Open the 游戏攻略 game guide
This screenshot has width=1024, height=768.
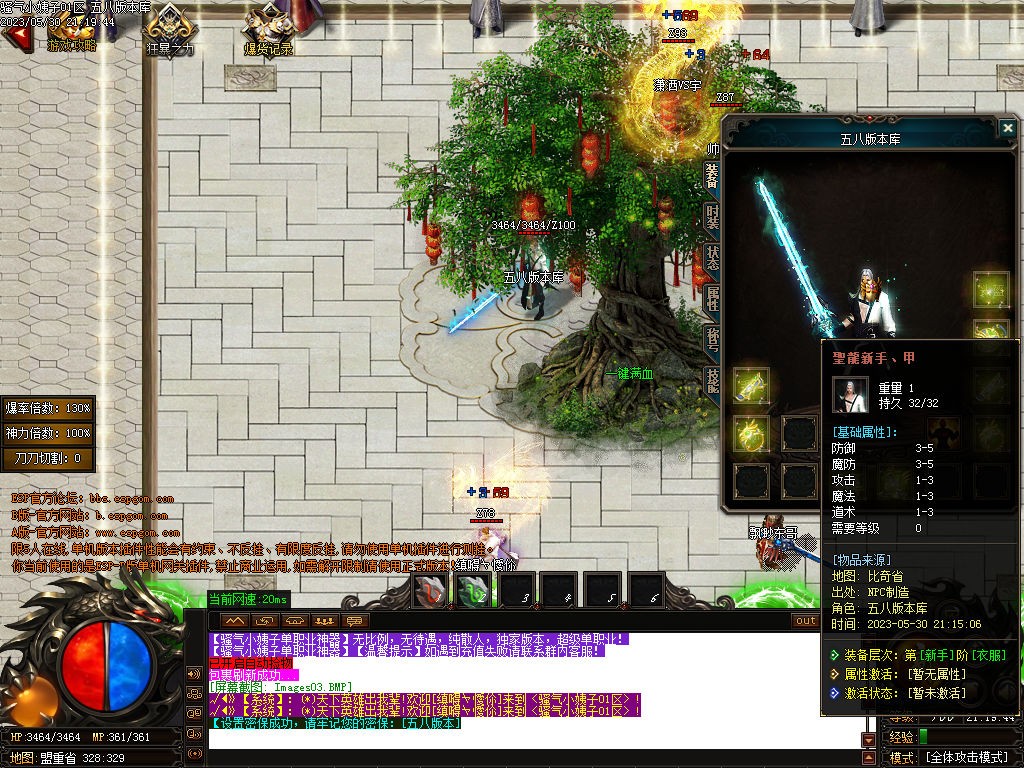point(72,30)
